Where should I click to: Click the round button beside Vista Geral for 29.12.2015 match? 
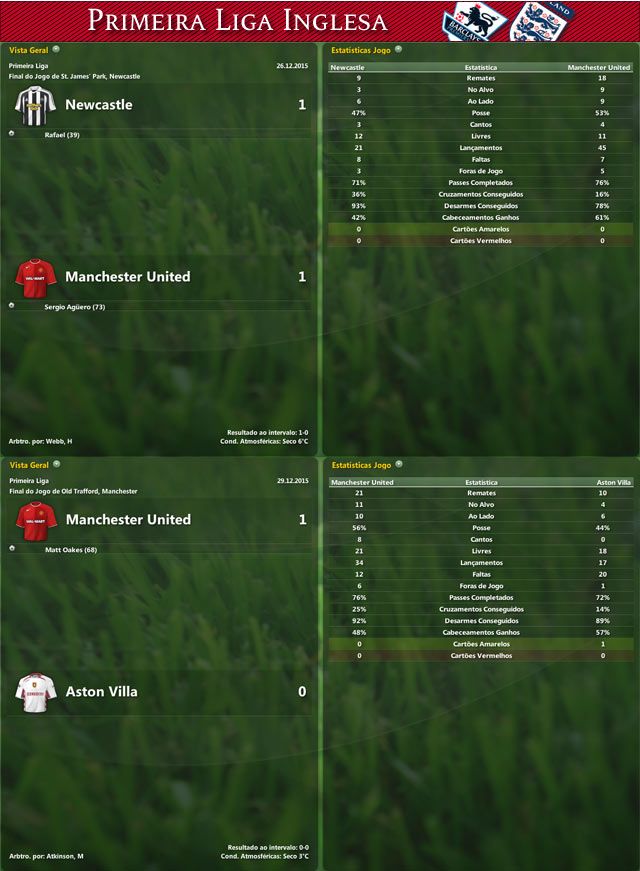(x=56, y=465)
